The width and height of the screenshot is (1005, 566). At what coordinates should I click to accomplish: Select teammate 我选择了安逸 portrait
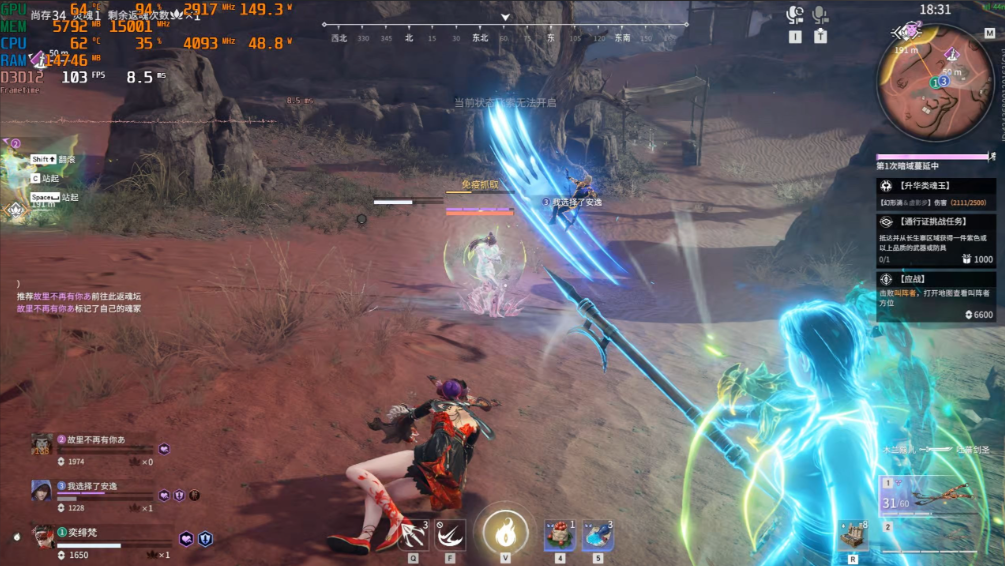42,490
